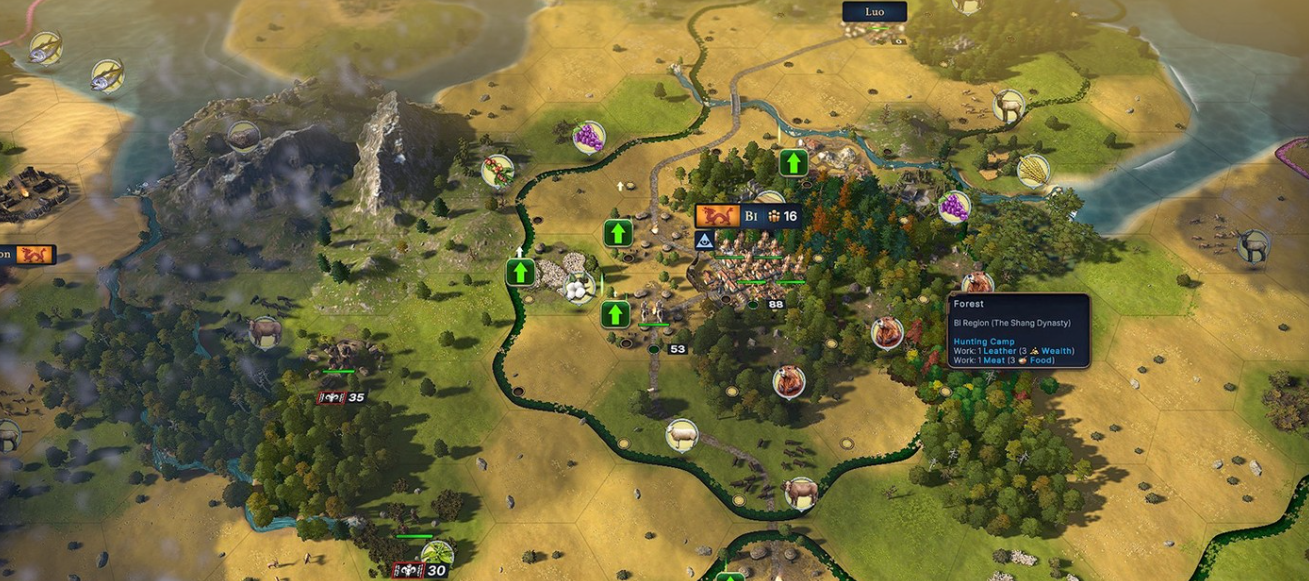Select the enemy unit badge showing 35

(x=342, y=397)
